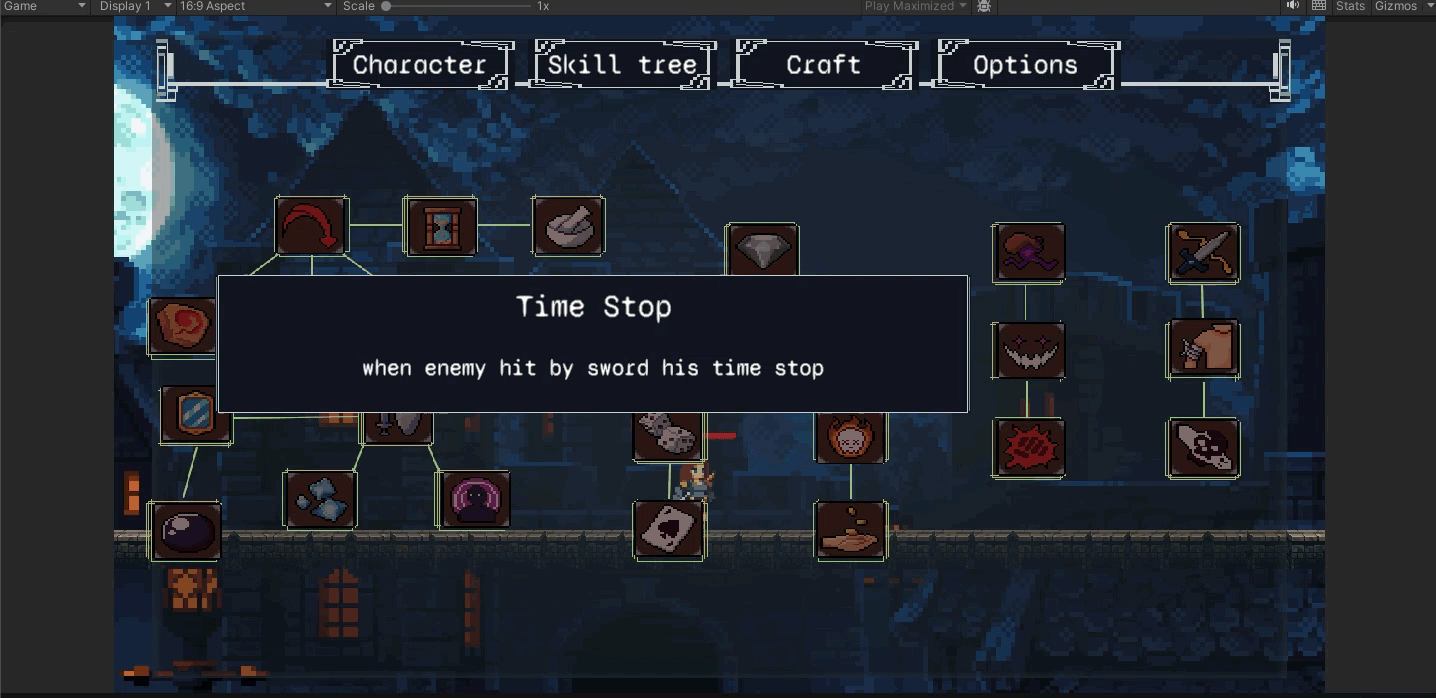Switch to the Skill tree tab
1436x698 pixels.
(x=623, y=65)
